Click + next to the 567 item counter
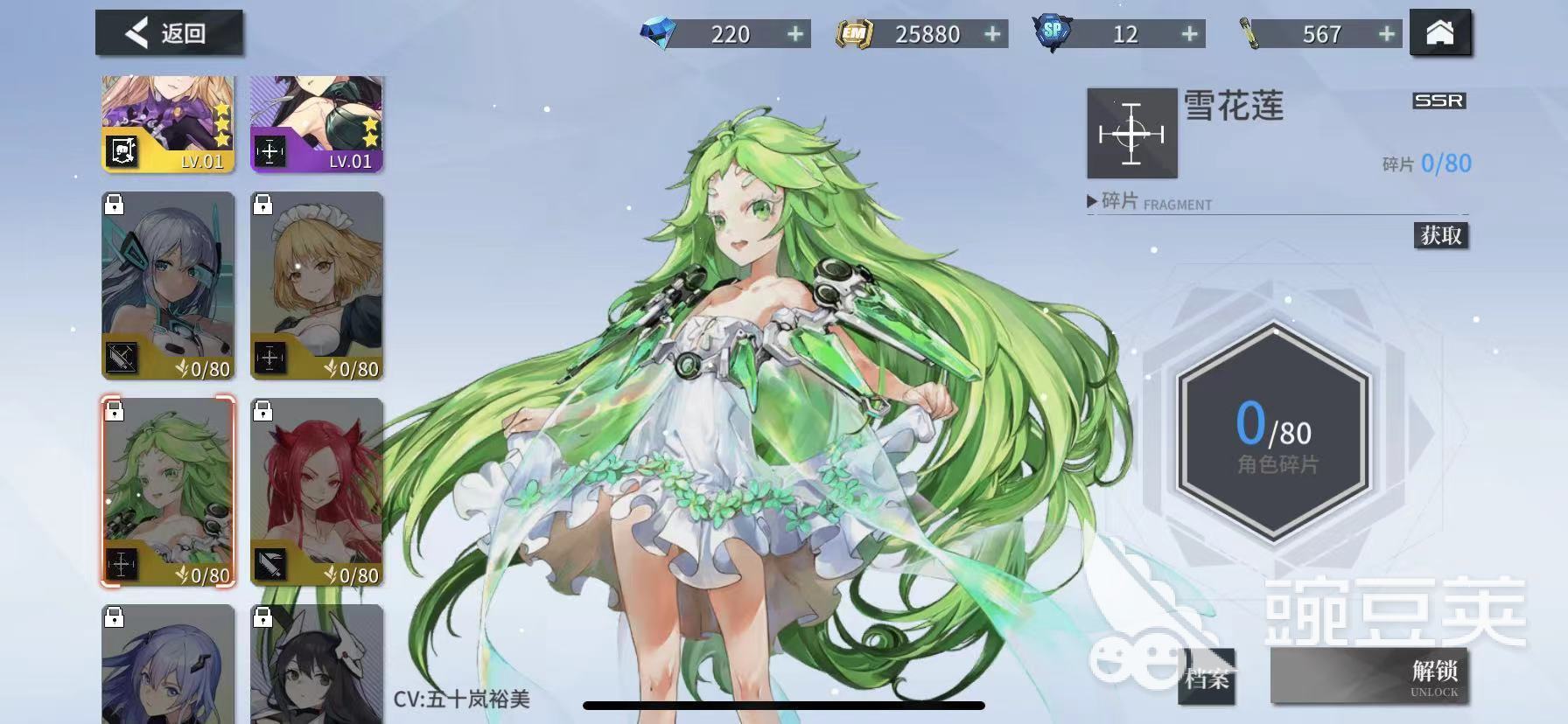1568x724 pixels. coord(1385,34)
